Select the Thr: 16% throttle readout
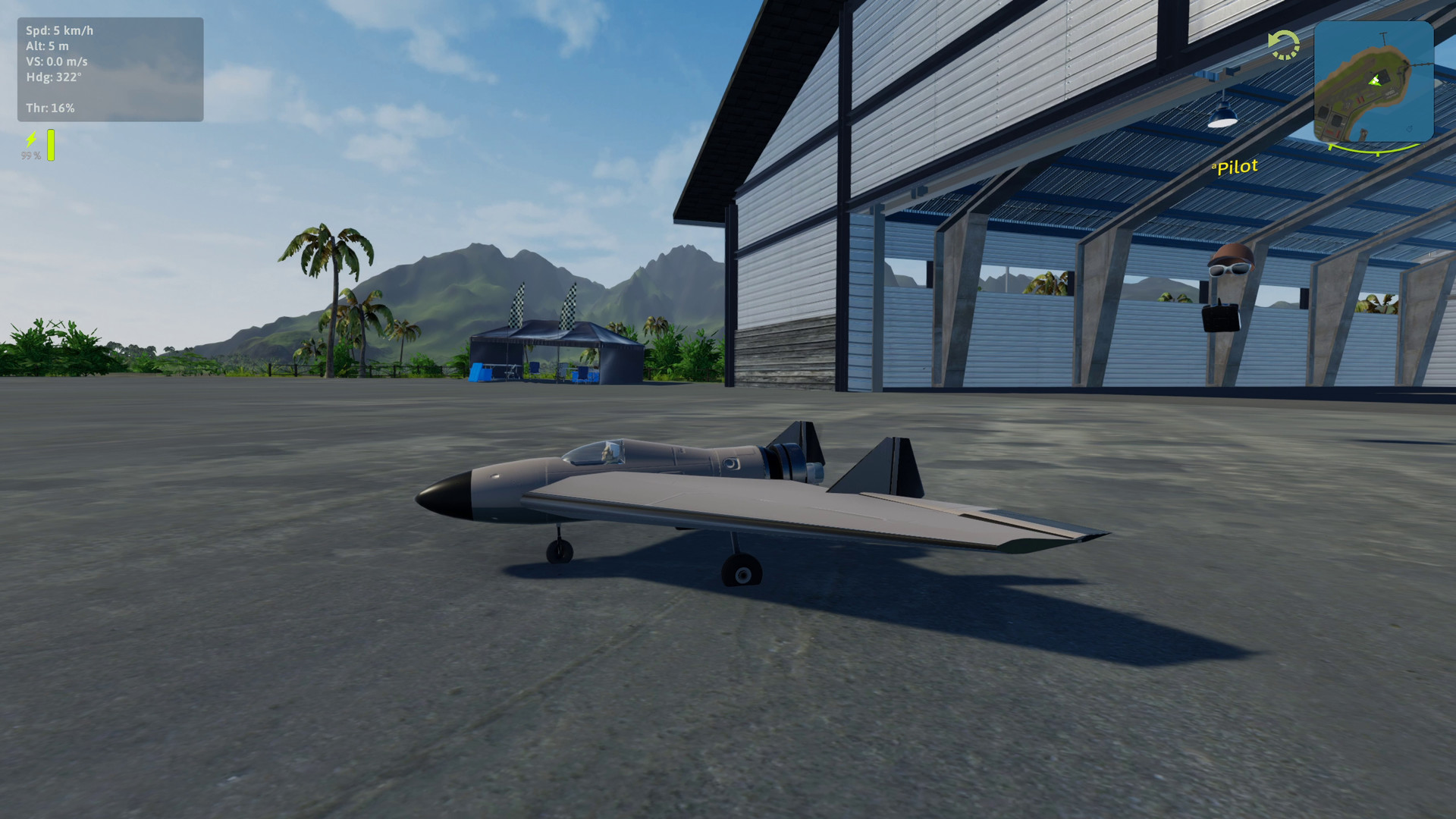This screenshot has width=1456, height=819. [x=50, y=108]
